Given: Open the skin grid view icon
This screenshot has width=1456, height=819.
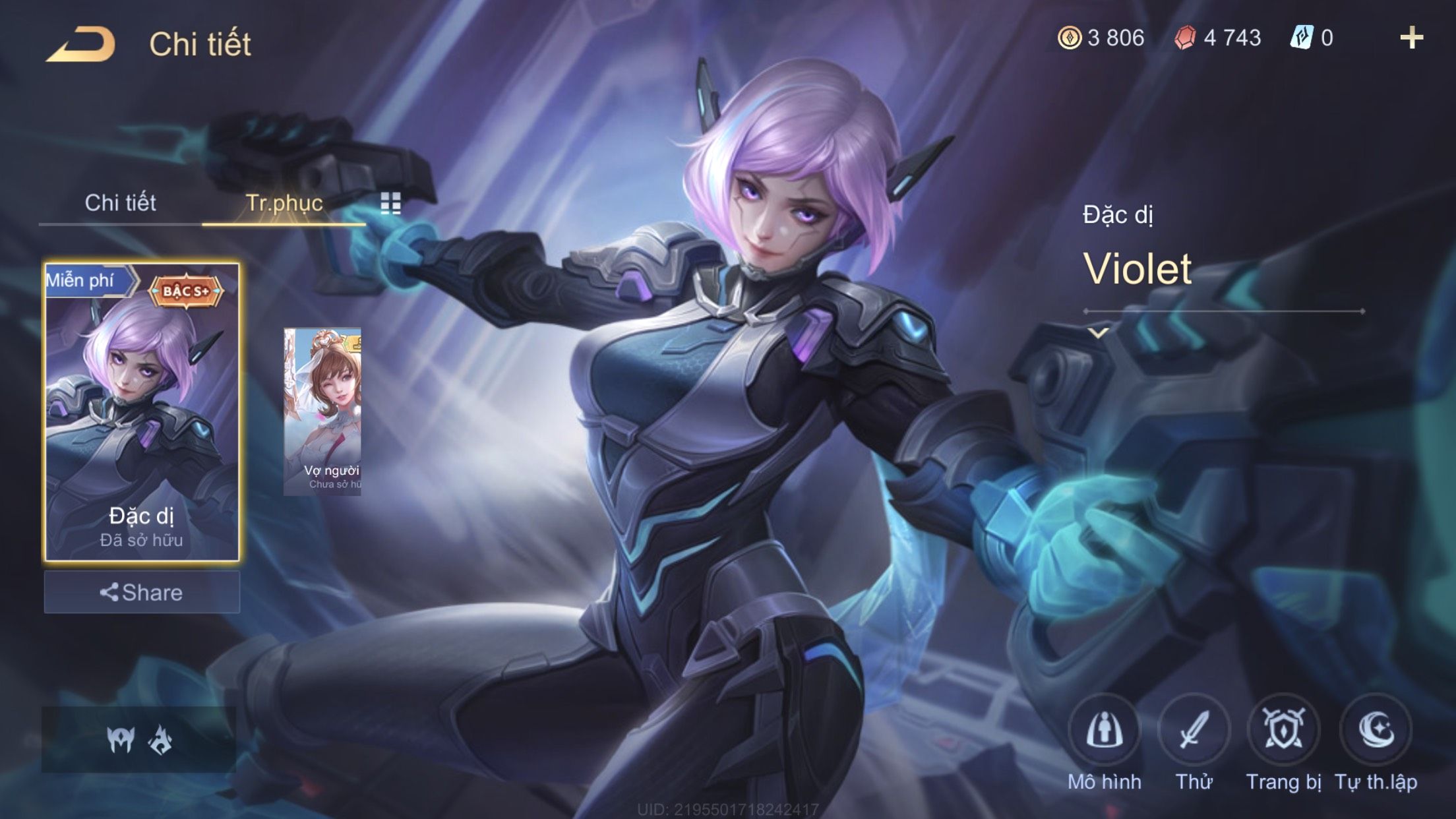Looking at the screenshot, I should click(390, 204).
